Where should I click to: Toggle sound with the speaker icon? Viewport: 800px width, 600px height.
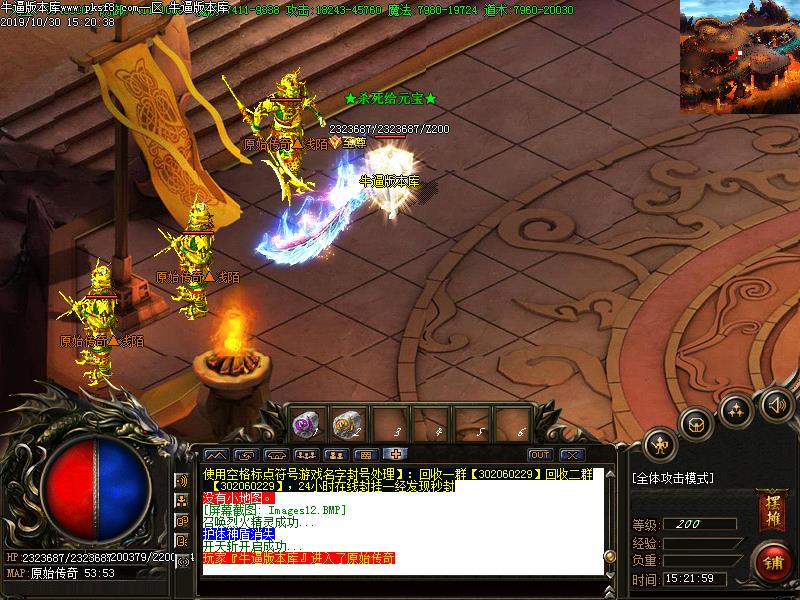[x=776, y=405]
